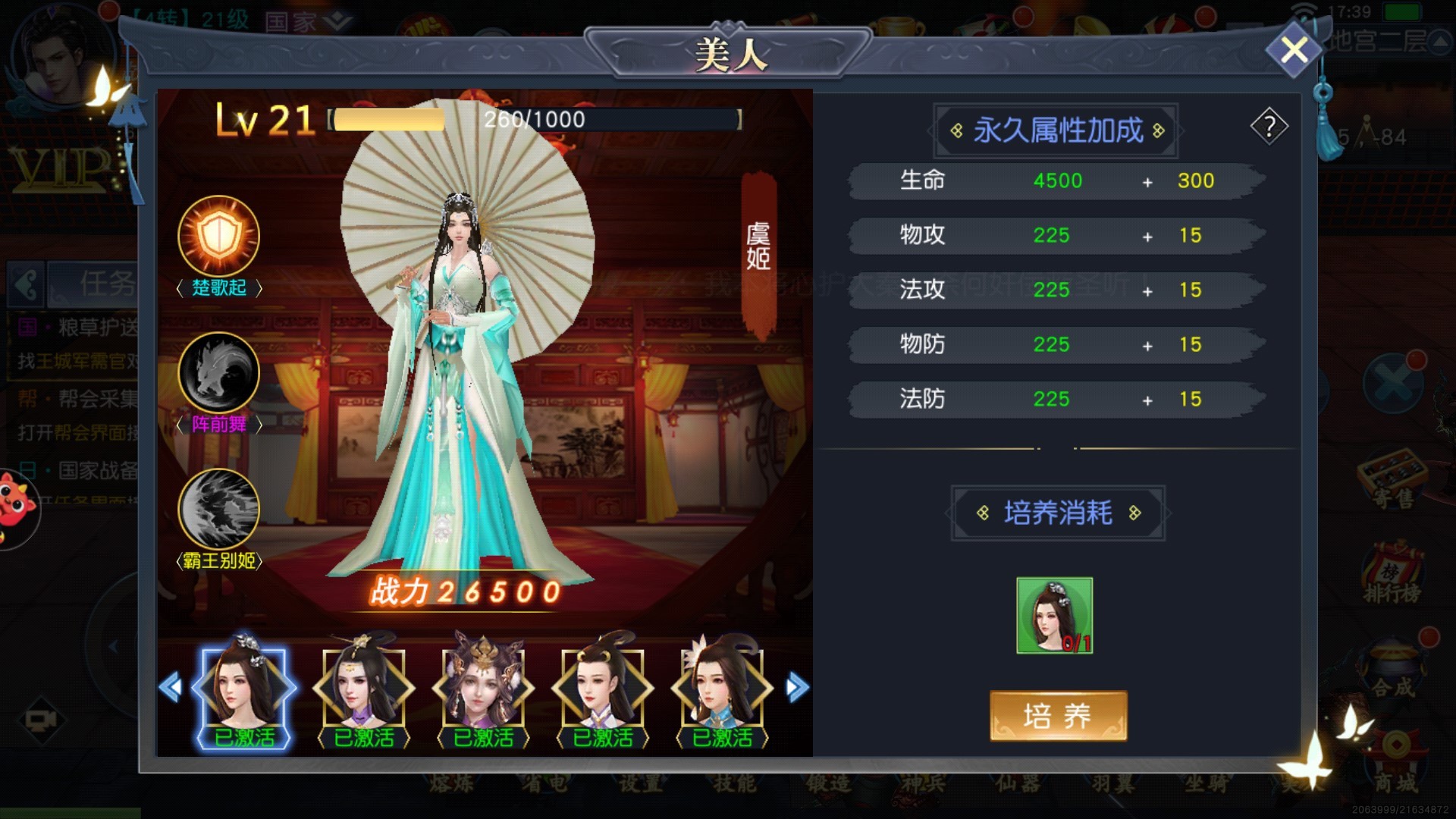
Task: Select the 楚歌起 shield skill icon
Action: 218,237
